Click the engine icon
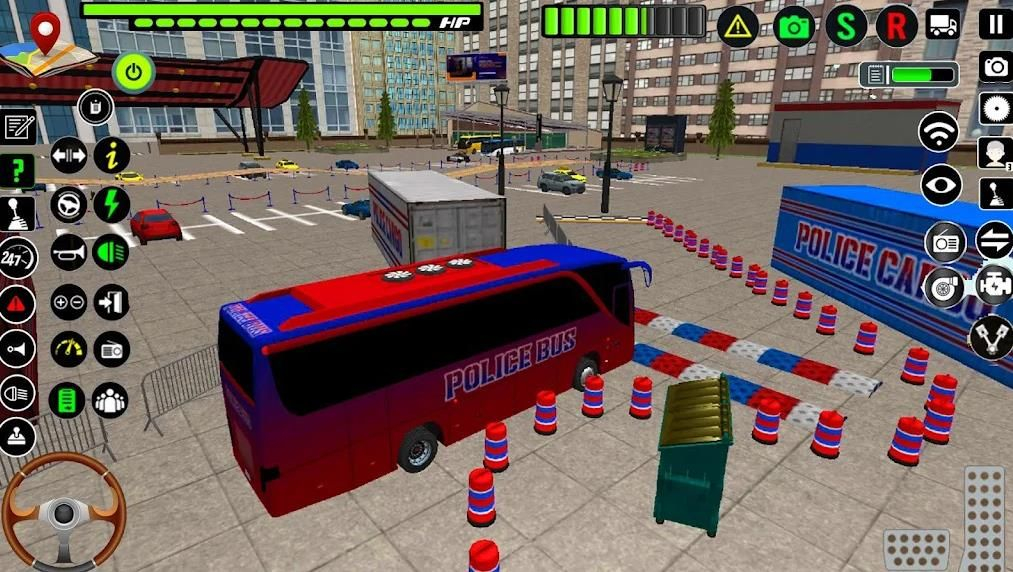The width and height of the screenshot is (1013, 572). click(994, 285)
